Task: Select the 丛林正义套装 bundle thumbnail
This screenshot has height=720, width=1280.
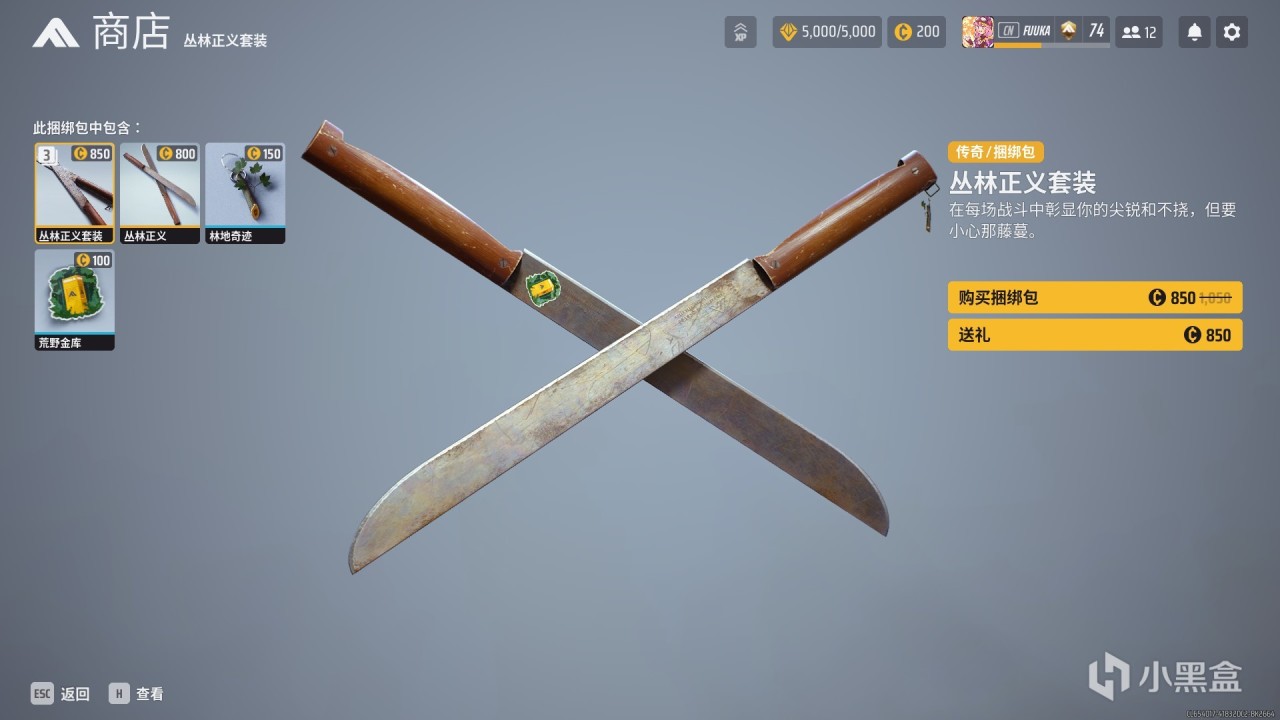Action: (x=74, y=190)
